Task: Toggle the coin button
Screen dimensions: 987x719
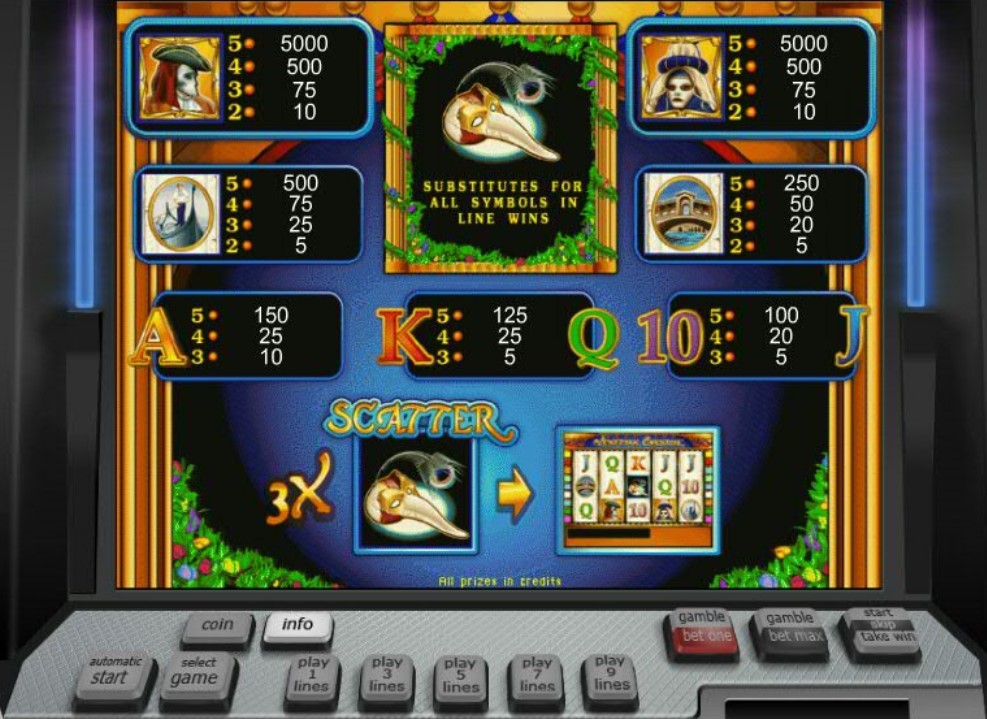Action: click(x=217, y=626)
